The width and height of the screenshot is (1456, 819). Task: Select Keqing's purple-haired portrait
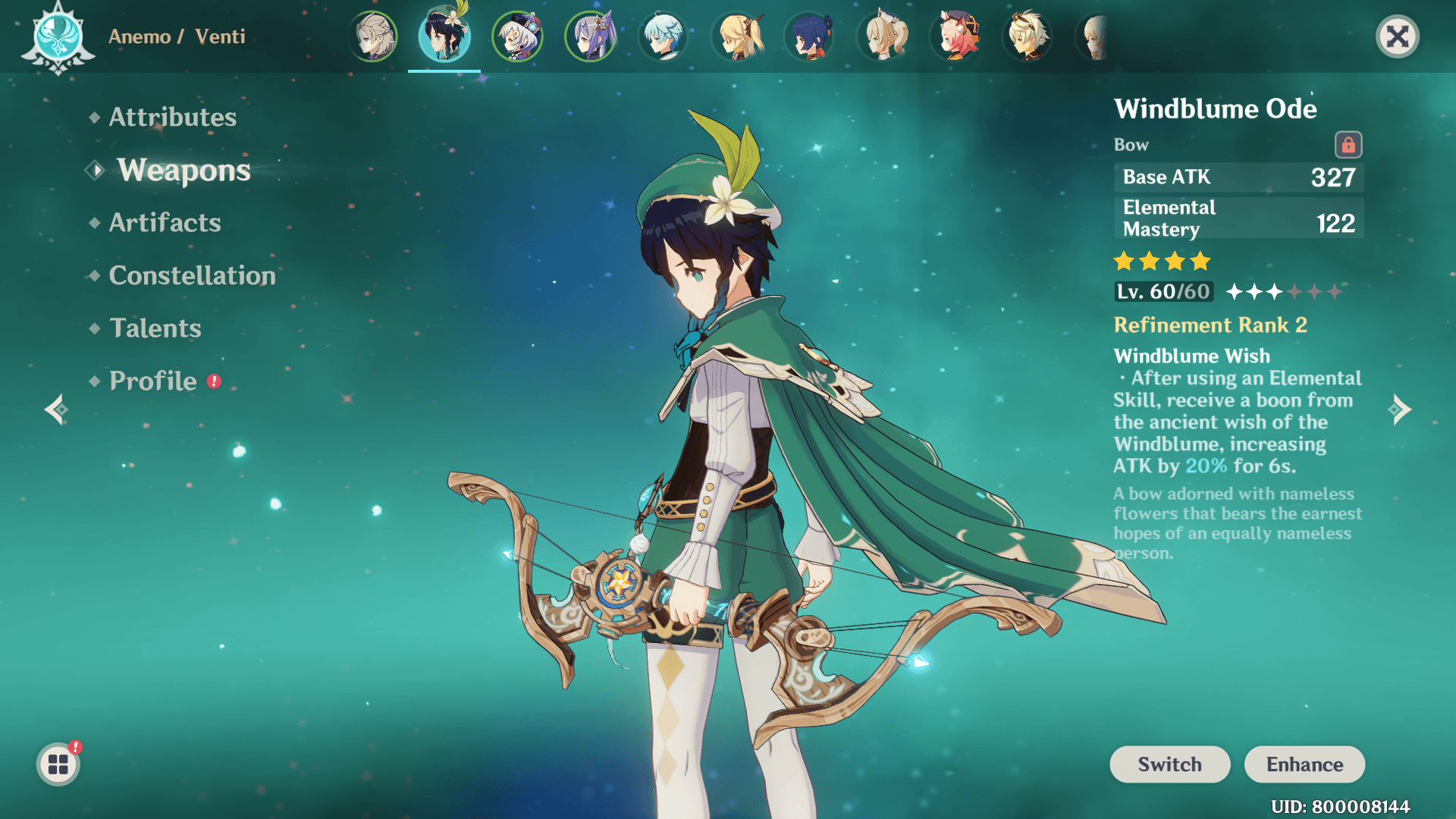click(591, 36)
